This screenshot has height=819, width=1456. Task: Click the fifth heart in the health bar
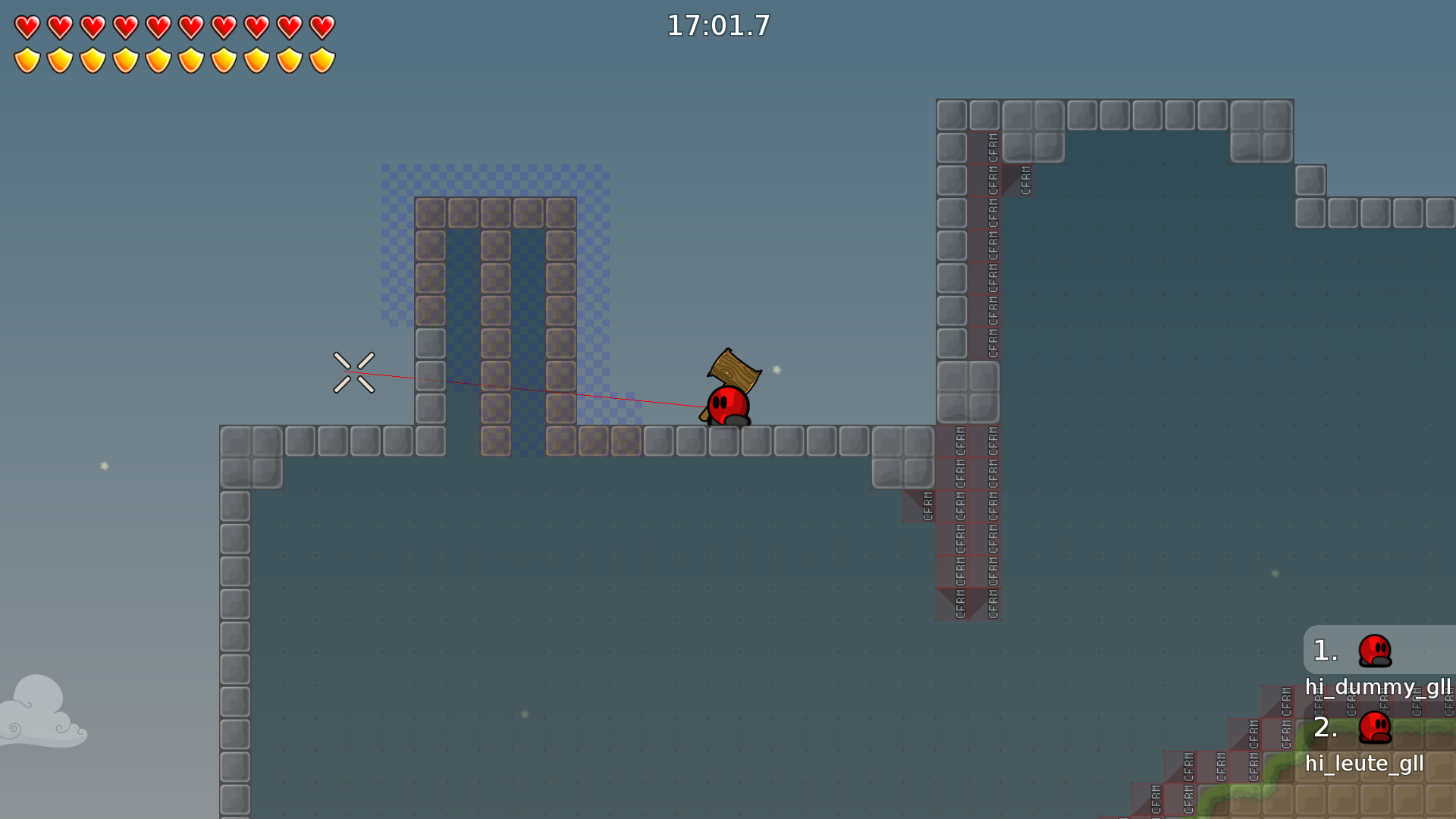[158, 27]
